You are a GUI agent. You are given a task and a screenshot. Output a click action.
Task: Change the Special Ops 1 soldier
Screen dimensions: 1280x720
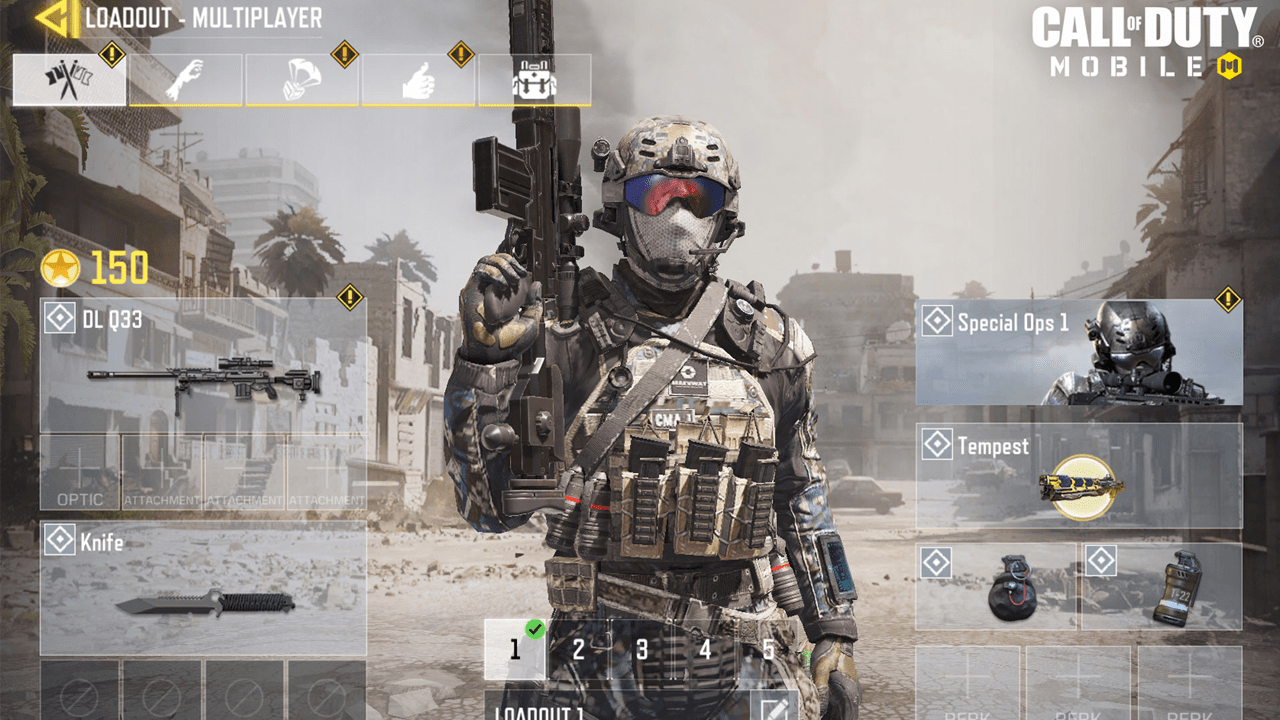coord(1079,352)
